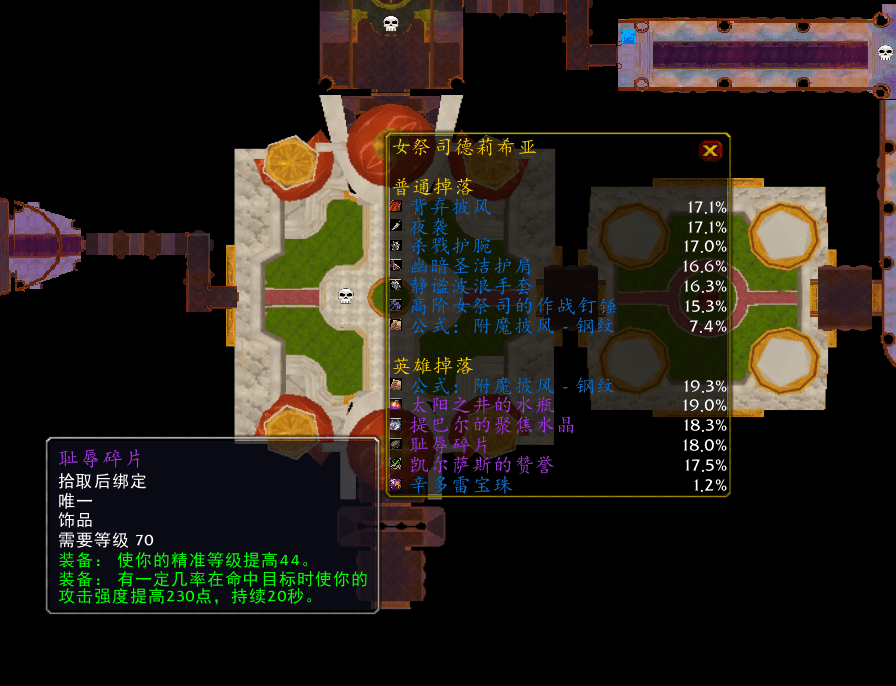Select 高阶女祭司的作战钉锤 in the list

(x=500, y=306)
